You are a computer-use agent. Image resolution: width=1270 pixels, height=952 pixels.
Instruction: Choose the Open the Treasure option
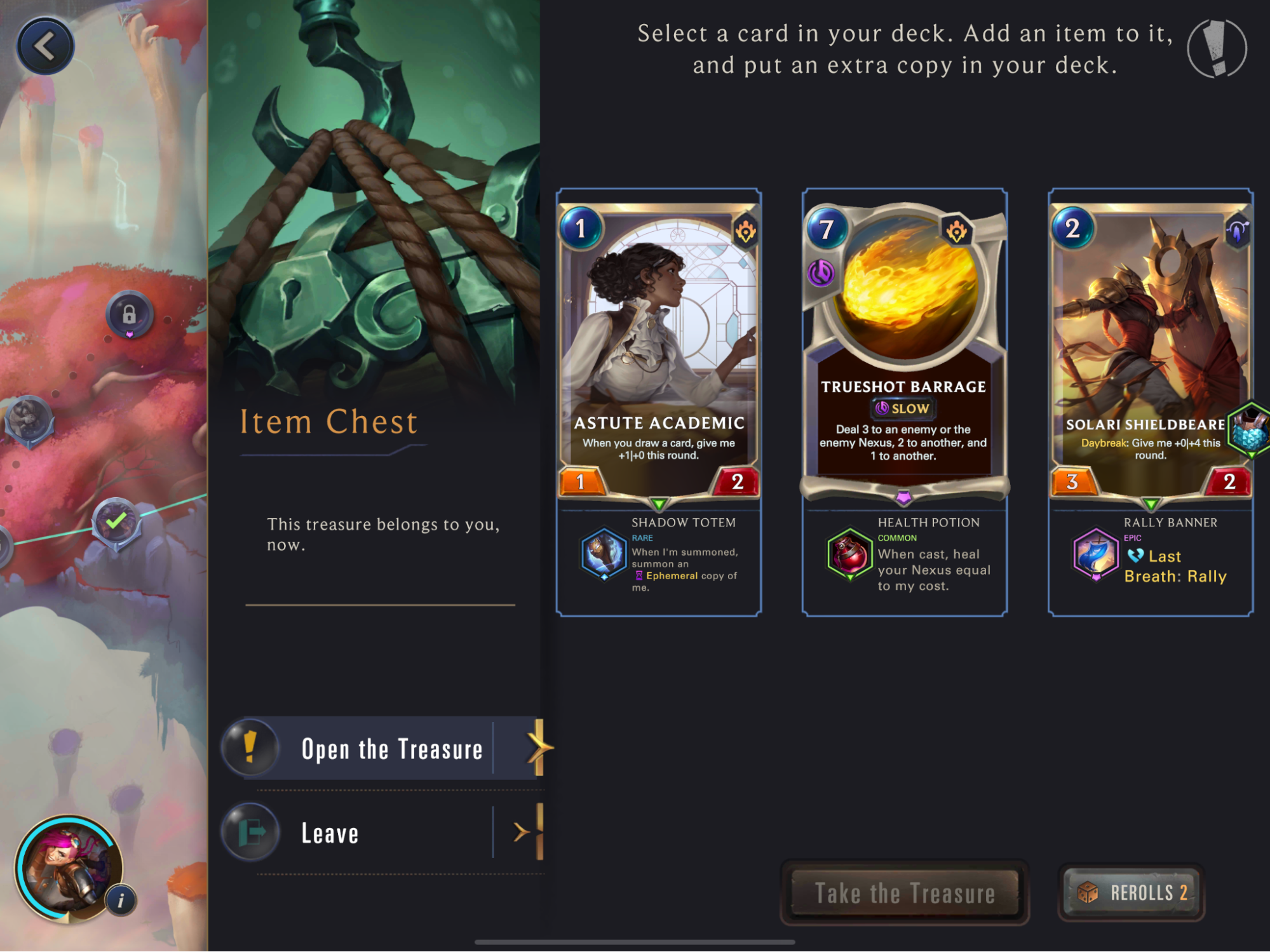[391, 749]
